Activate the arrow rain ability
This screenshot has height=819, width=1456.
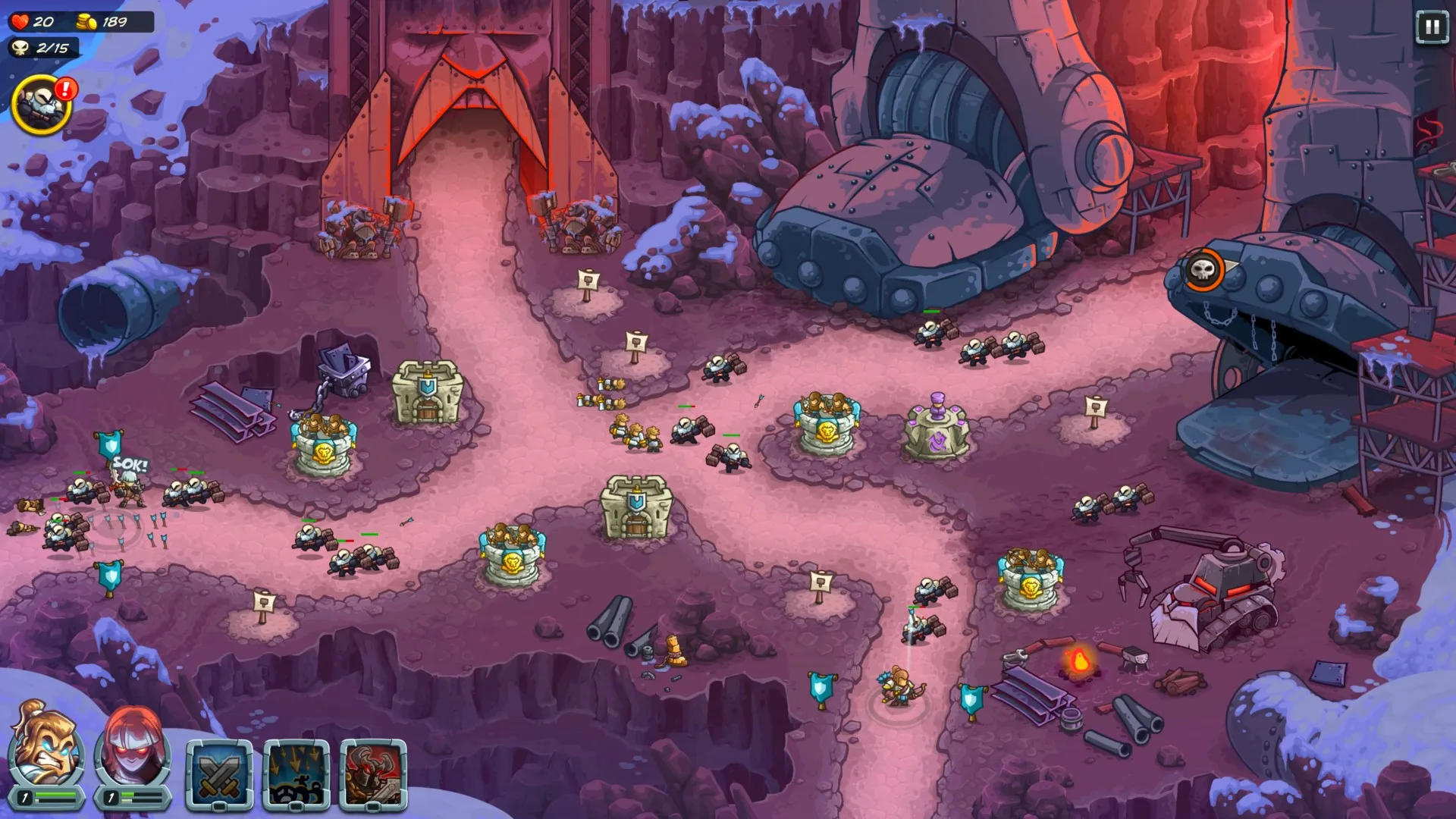coord(297,773)
